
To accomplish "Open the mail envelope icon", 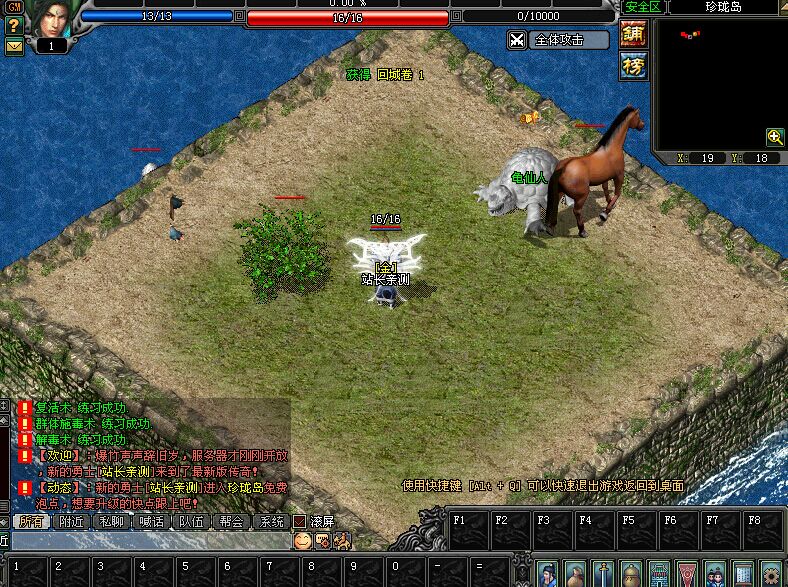I will coord(14,45).
